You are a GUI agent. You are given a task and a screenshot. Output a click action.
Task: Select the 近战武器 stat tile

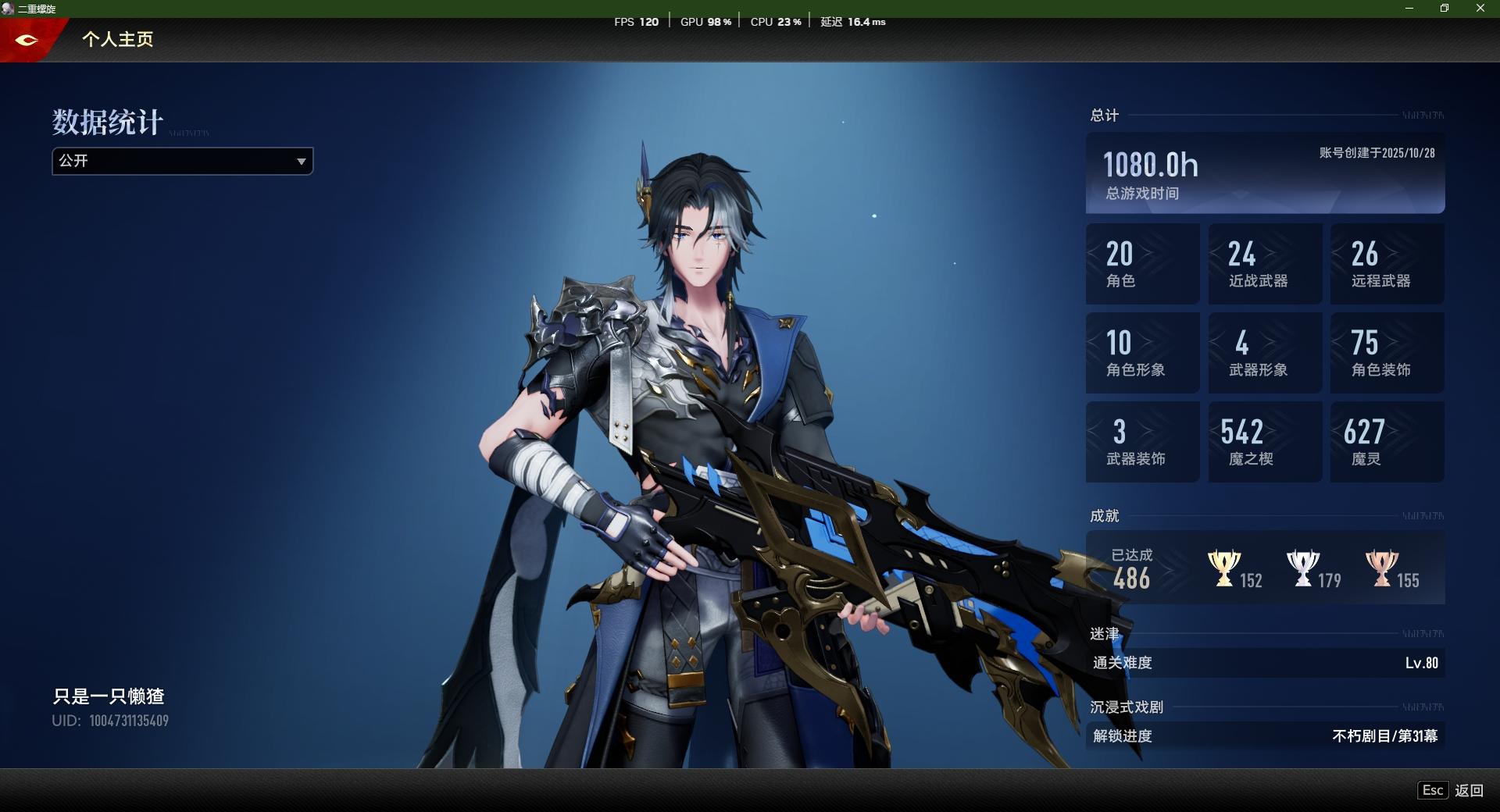click(1265, 264)
